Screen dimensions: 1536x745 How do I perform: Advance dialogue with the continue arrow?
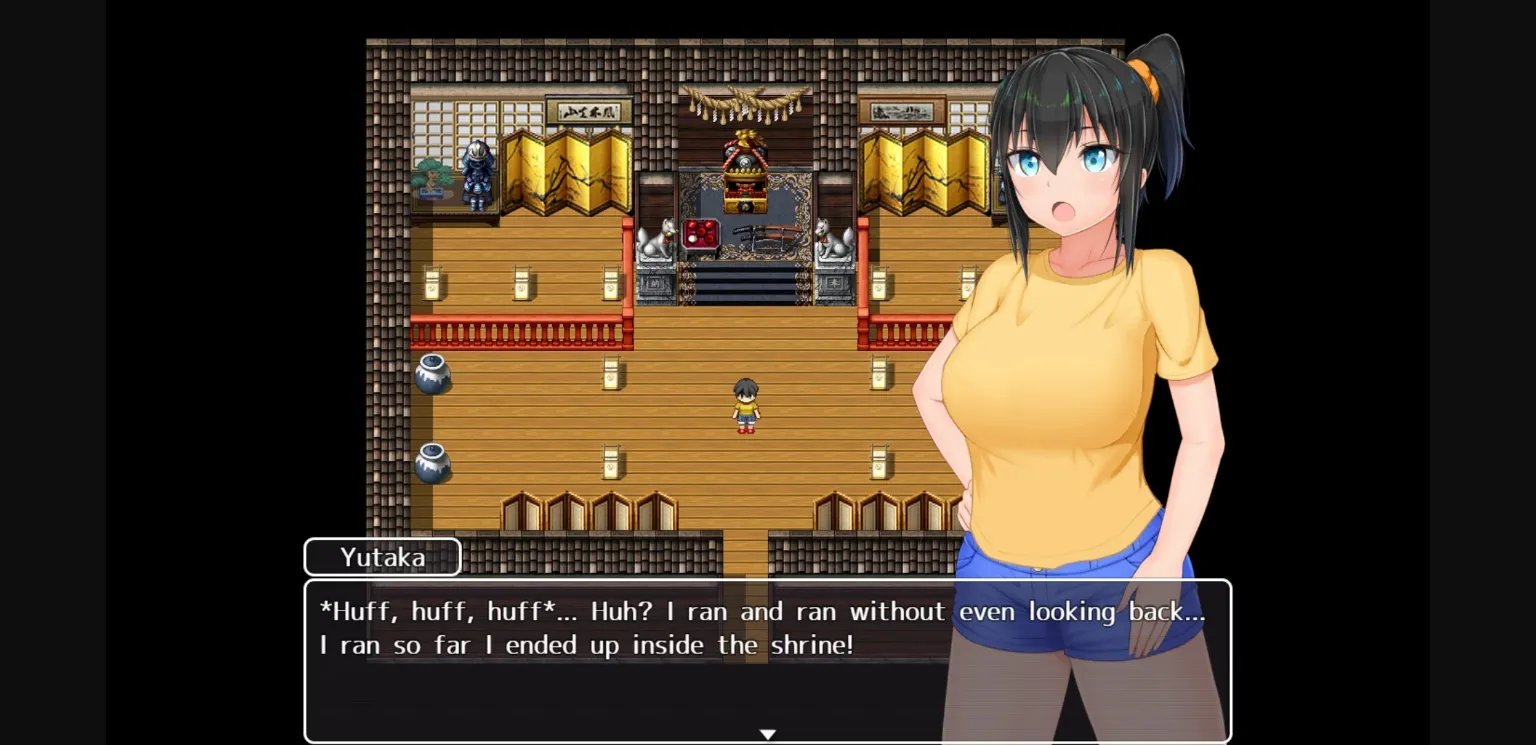click(x=768, y=733)
